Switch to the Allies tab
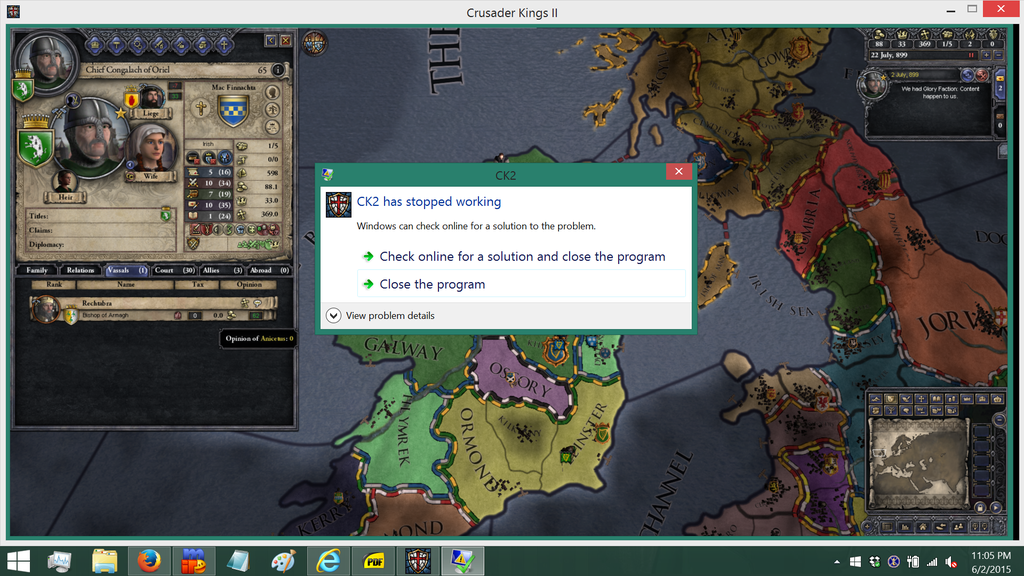The image size is (1024, 576). tap(221, 271)
